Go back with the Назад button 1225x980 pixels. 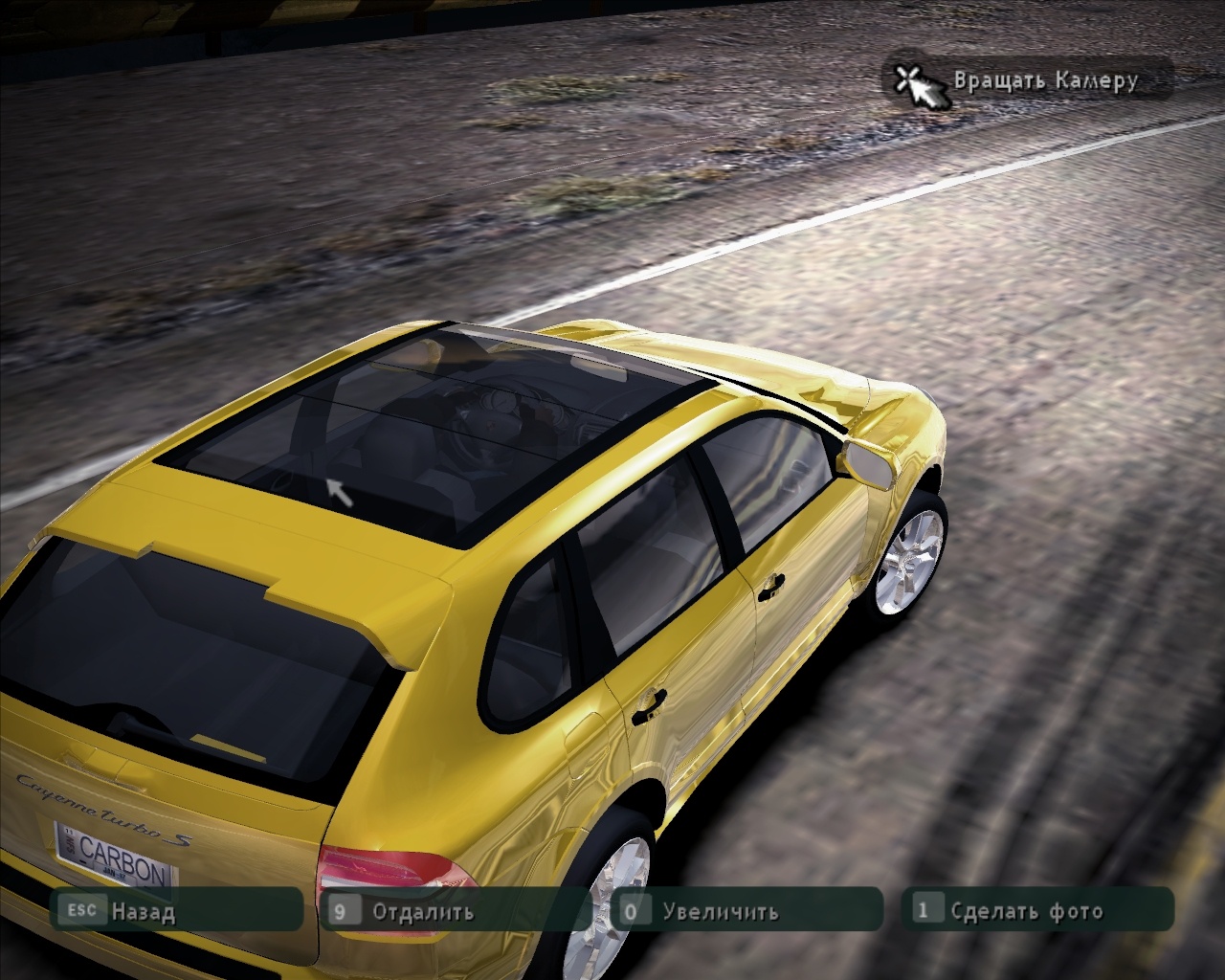click(144, 910)
